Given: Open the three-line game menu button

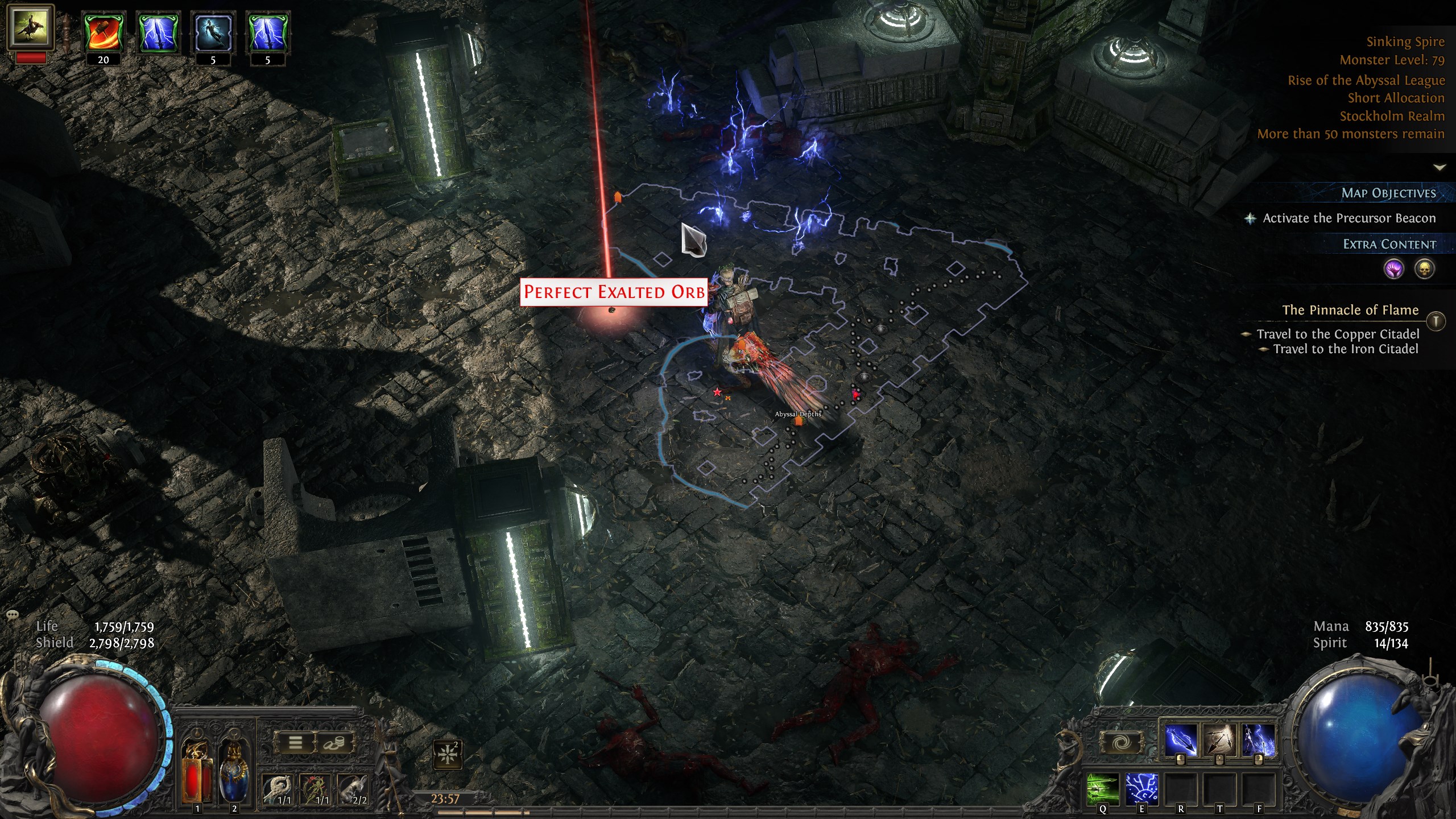Looking at the screenshot, I should [x=295, y=742].
